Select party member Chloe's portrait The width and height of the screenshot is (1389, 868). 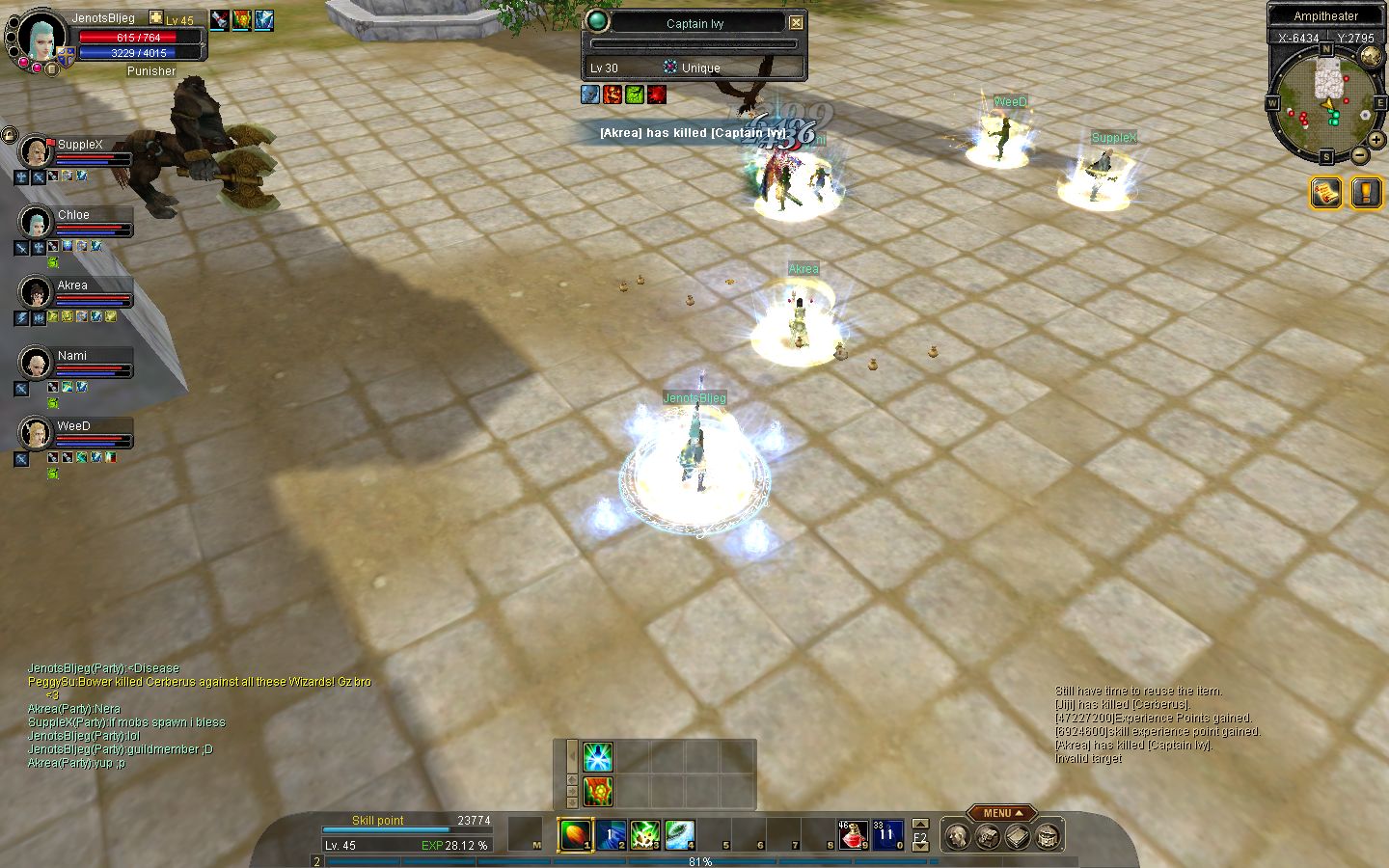click(x=36, y=223)
